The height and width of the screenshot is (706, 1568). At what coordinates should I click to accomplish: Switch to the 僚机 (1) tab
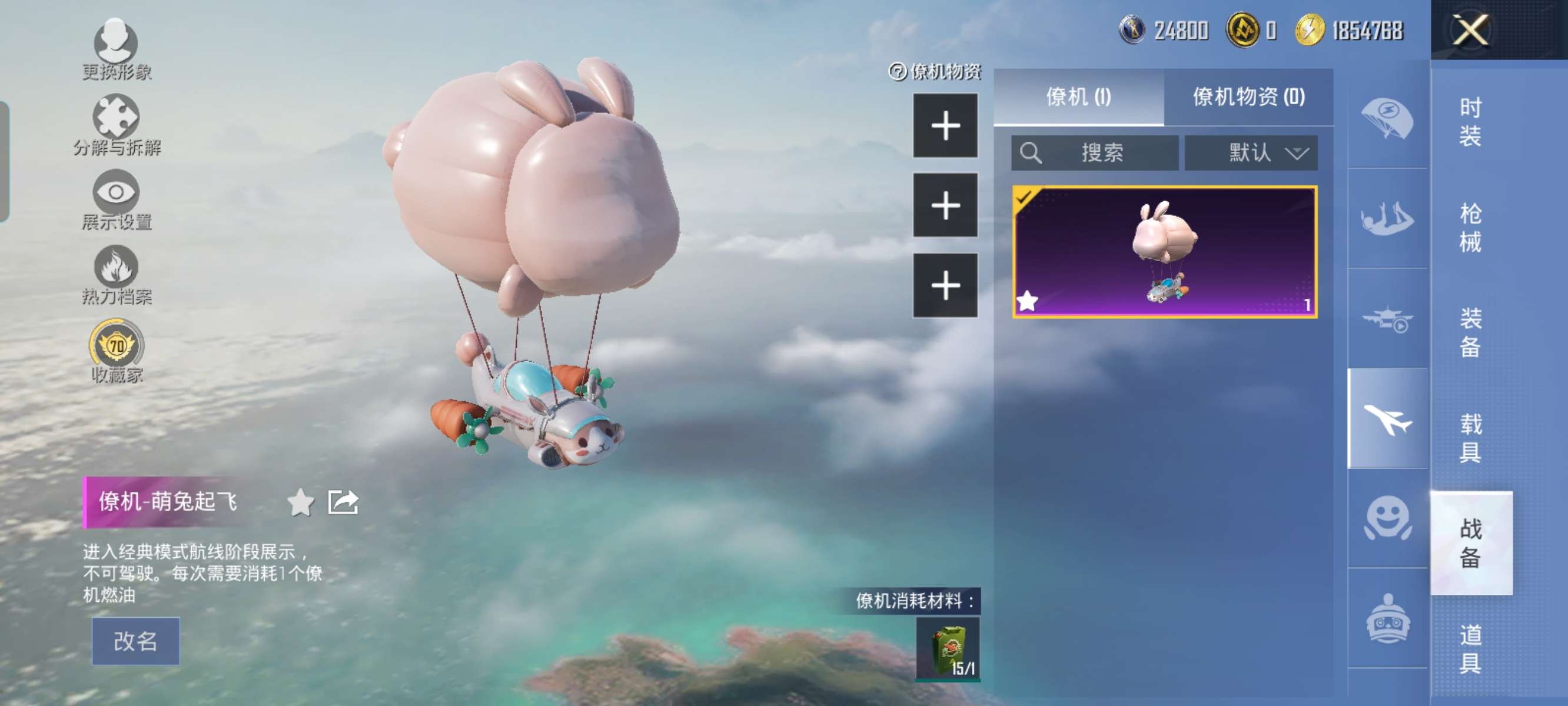1078,96
